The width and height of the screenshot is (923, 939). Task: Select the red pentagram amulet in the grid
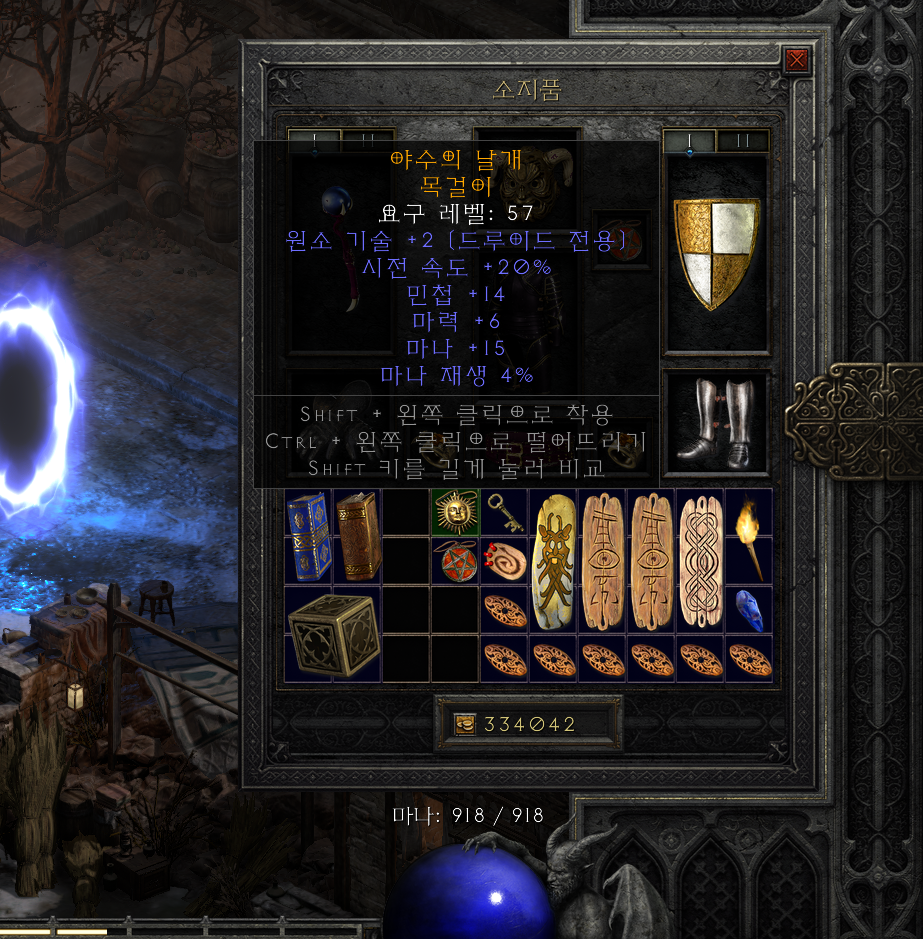tap(455, 560)
